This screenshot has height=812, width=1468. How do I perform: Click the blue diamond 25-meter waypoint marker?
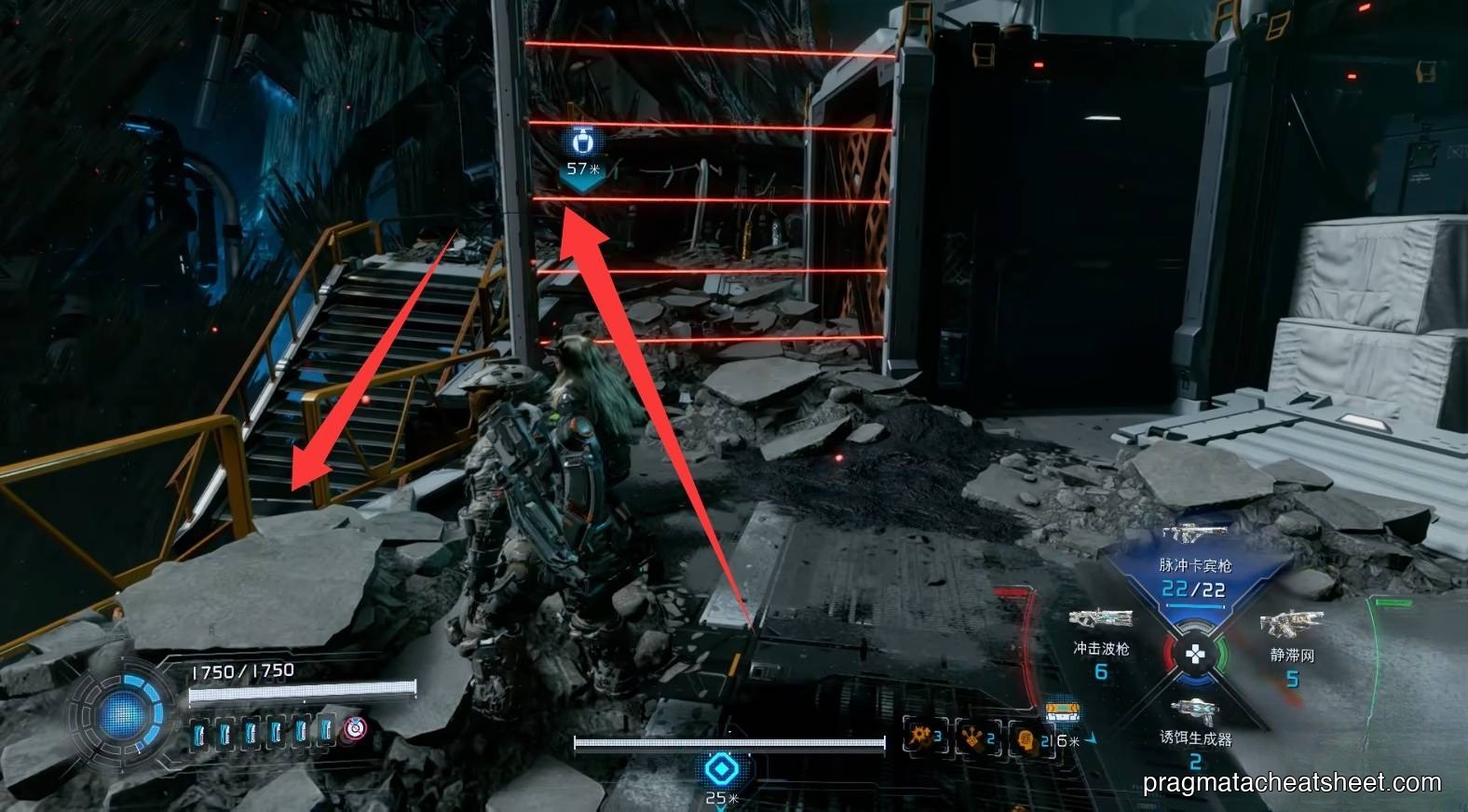[x=720, y=769]
